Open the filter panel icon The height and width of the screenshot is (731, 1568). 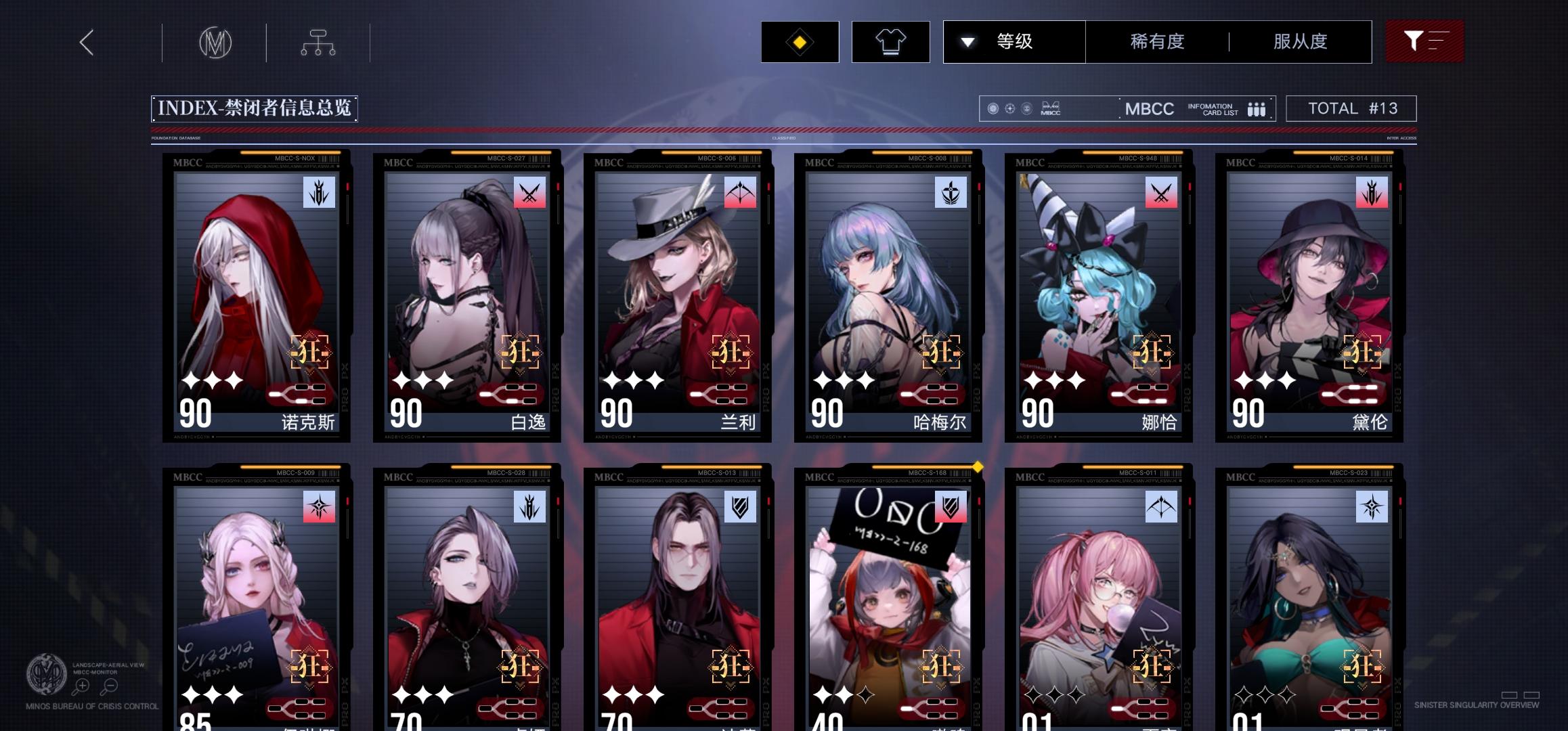pos(1424,41)
